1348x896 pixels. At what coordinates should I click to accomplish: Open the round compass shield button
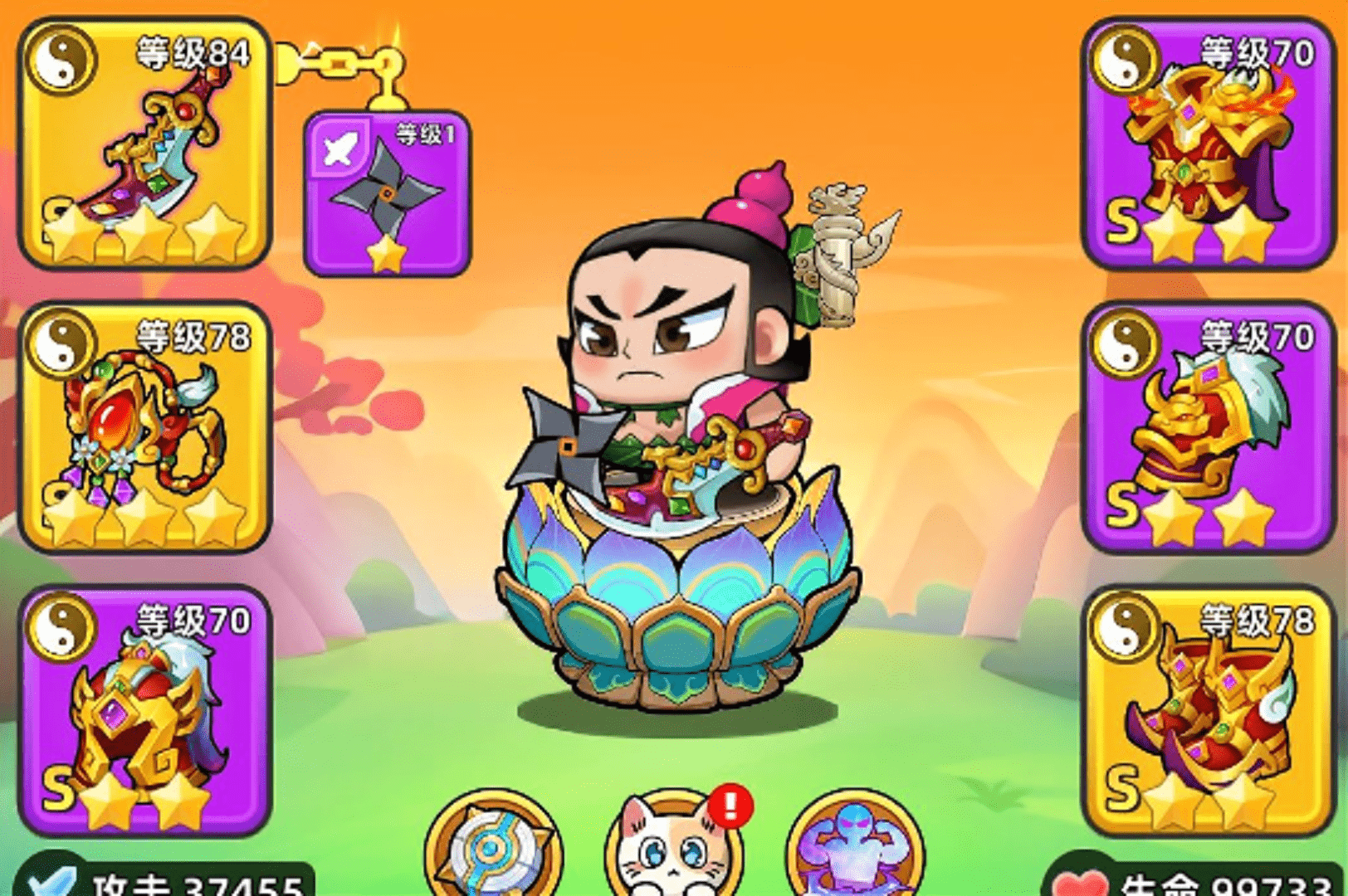pyautogui.click(x=493, y=846)
